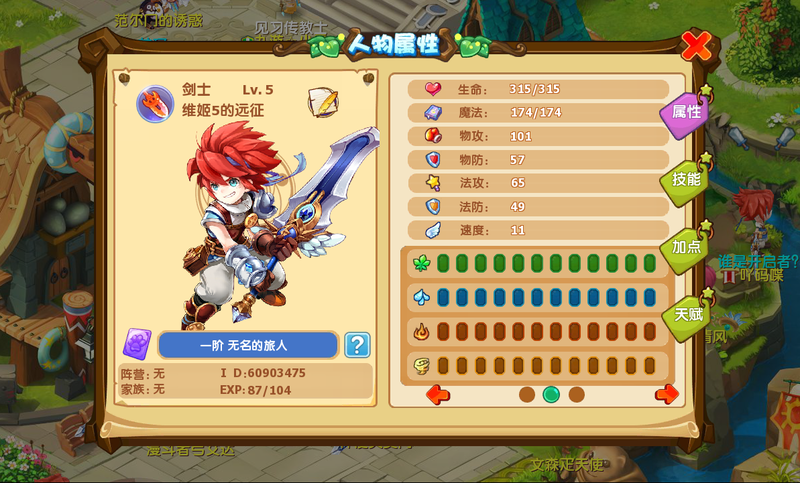Select the 加点 tab
The width and height of the screenshot is (800, 483).
pyautogui.click(x=686, y=246)
